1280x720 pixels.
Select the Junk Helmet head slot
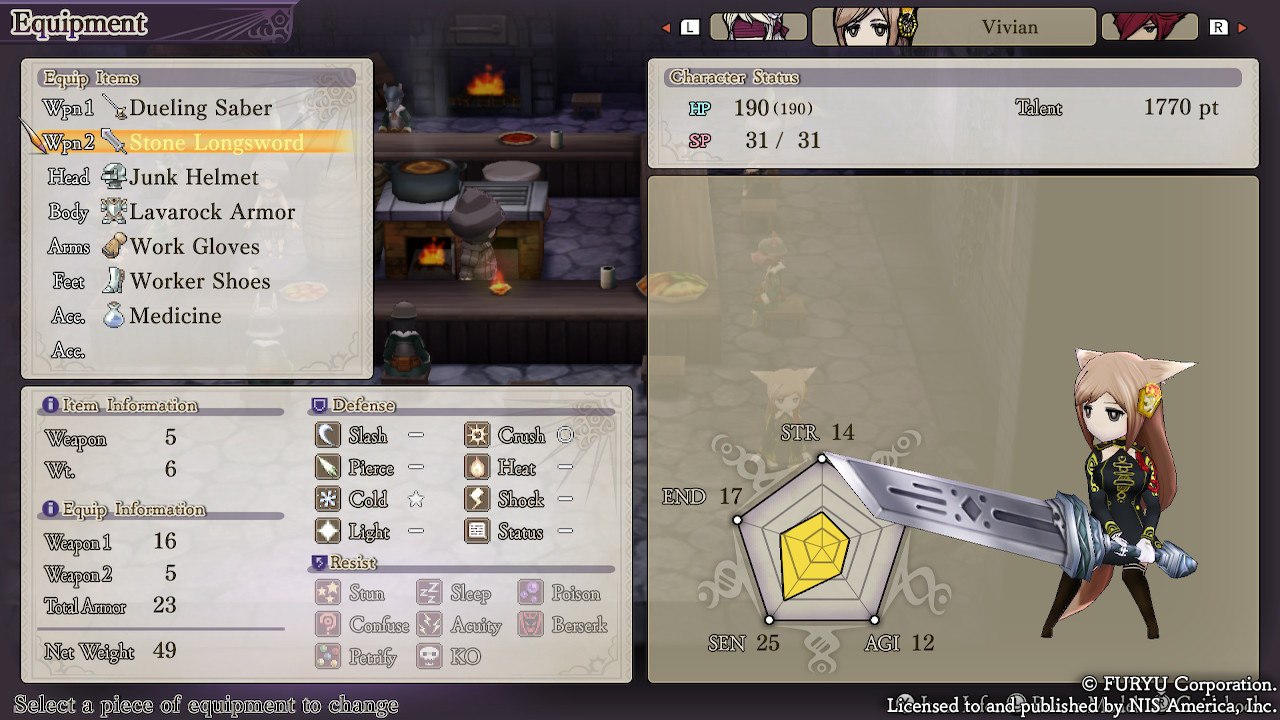pyautogui.click(x=194, y=178)
